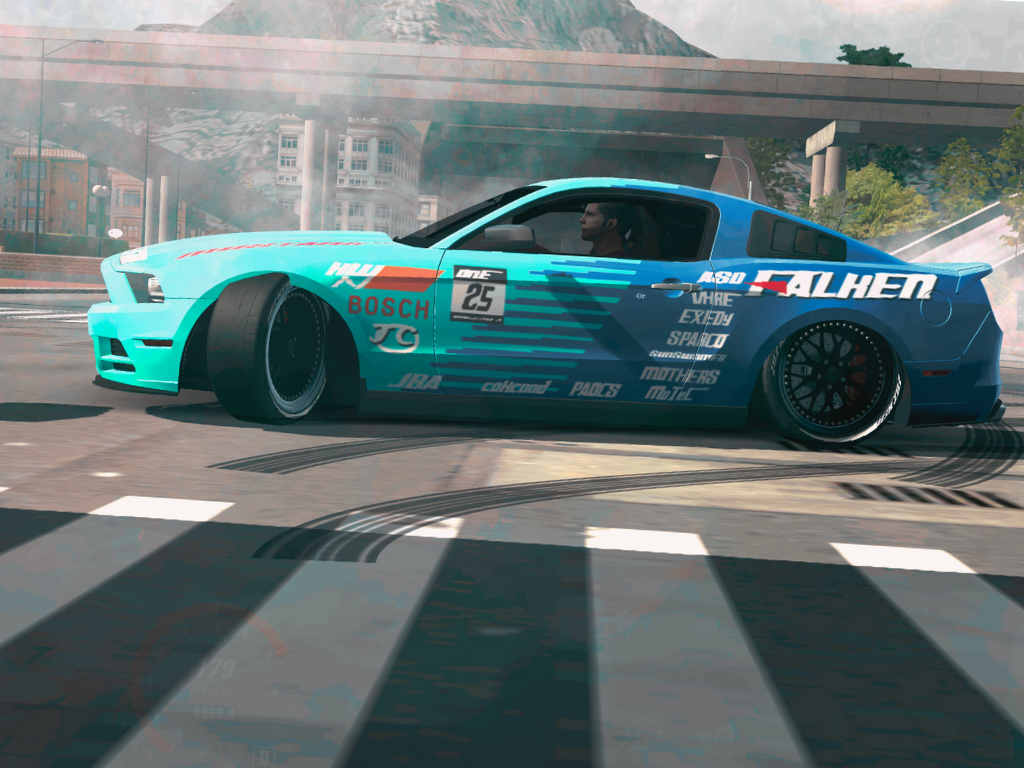1024x768 pixels.
Task: Click the faint smiley face icon
Action: 945,44
